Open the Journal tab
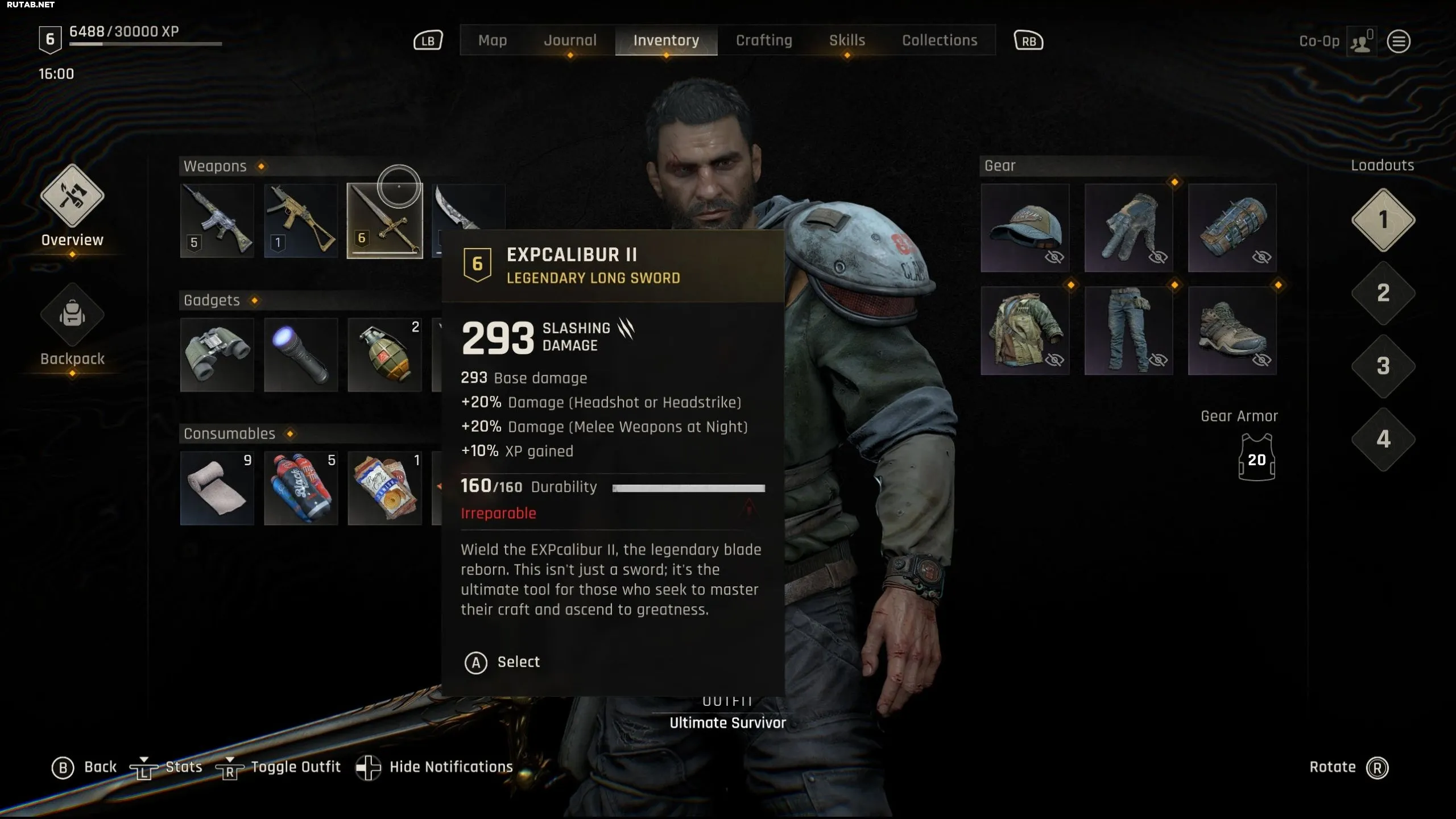Viewport: 1456px width, 819px height. click(x=570, y=40)
